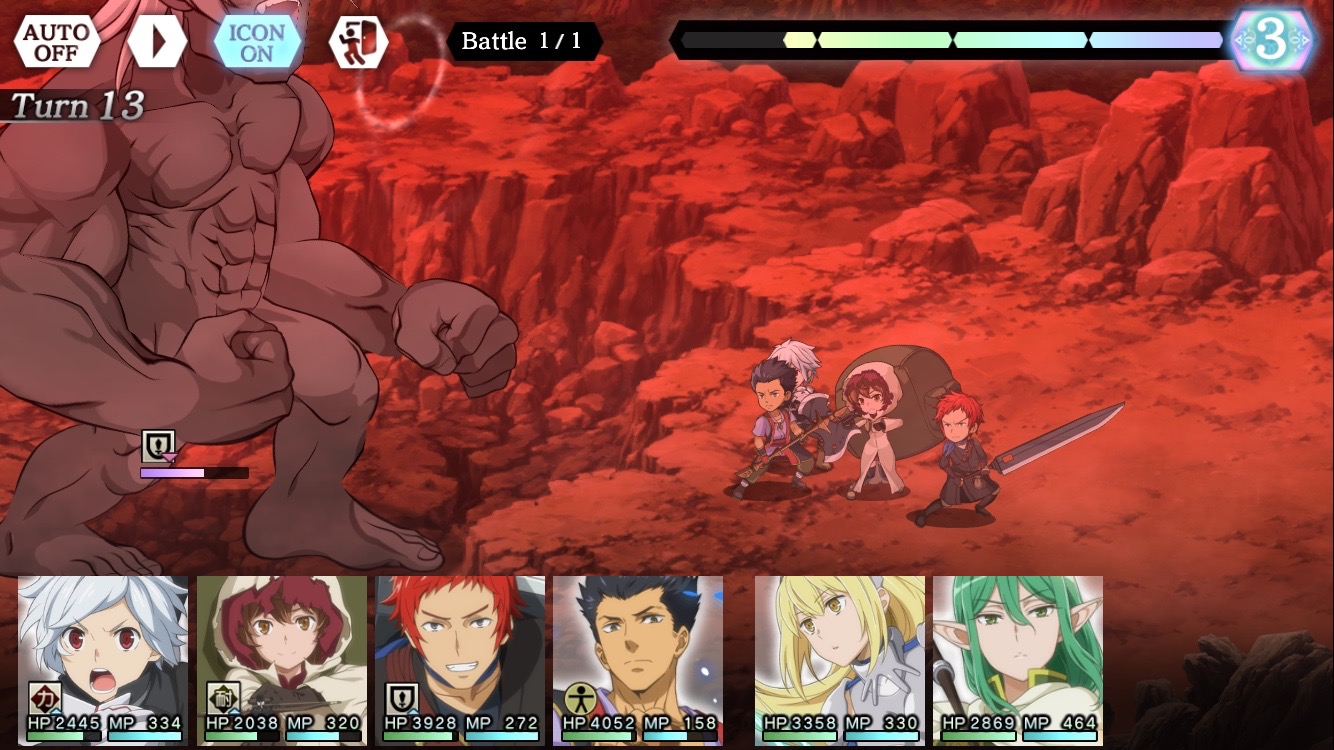Toggle the ICON ON button
Screen dimensions: 1334x750
[x=257, y=41]
